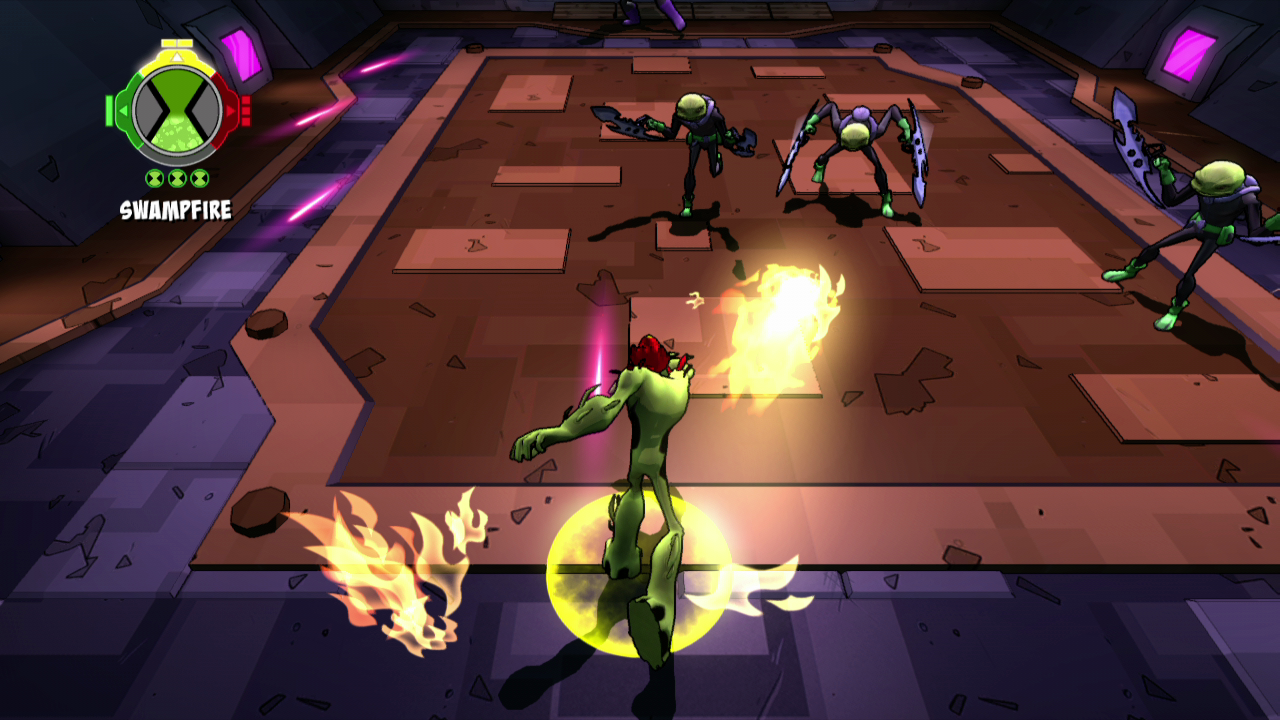Toggle the red right arrow selector
The width and height of the screenshot is (1280, 720).
click(229, 110)
